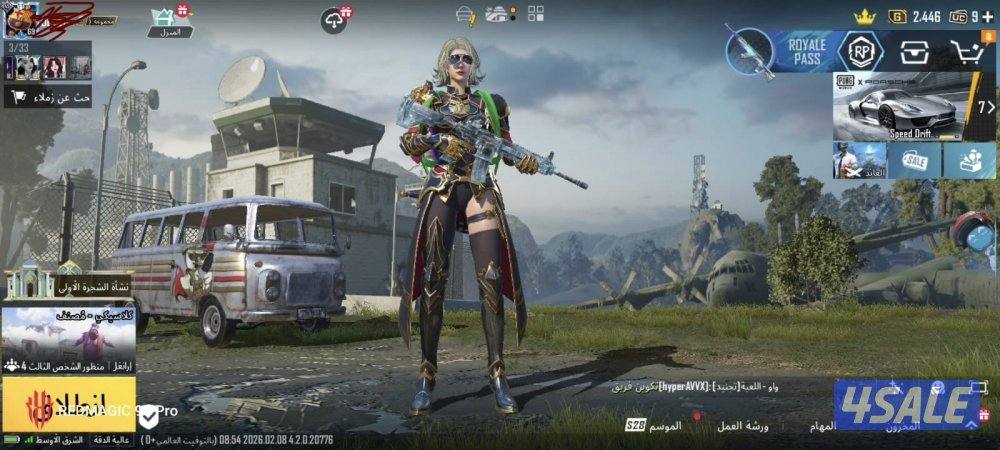Open the shopping cart shop icon
Screen dimensions: 1000x450
pyautogui.click(x=967, y=52)
